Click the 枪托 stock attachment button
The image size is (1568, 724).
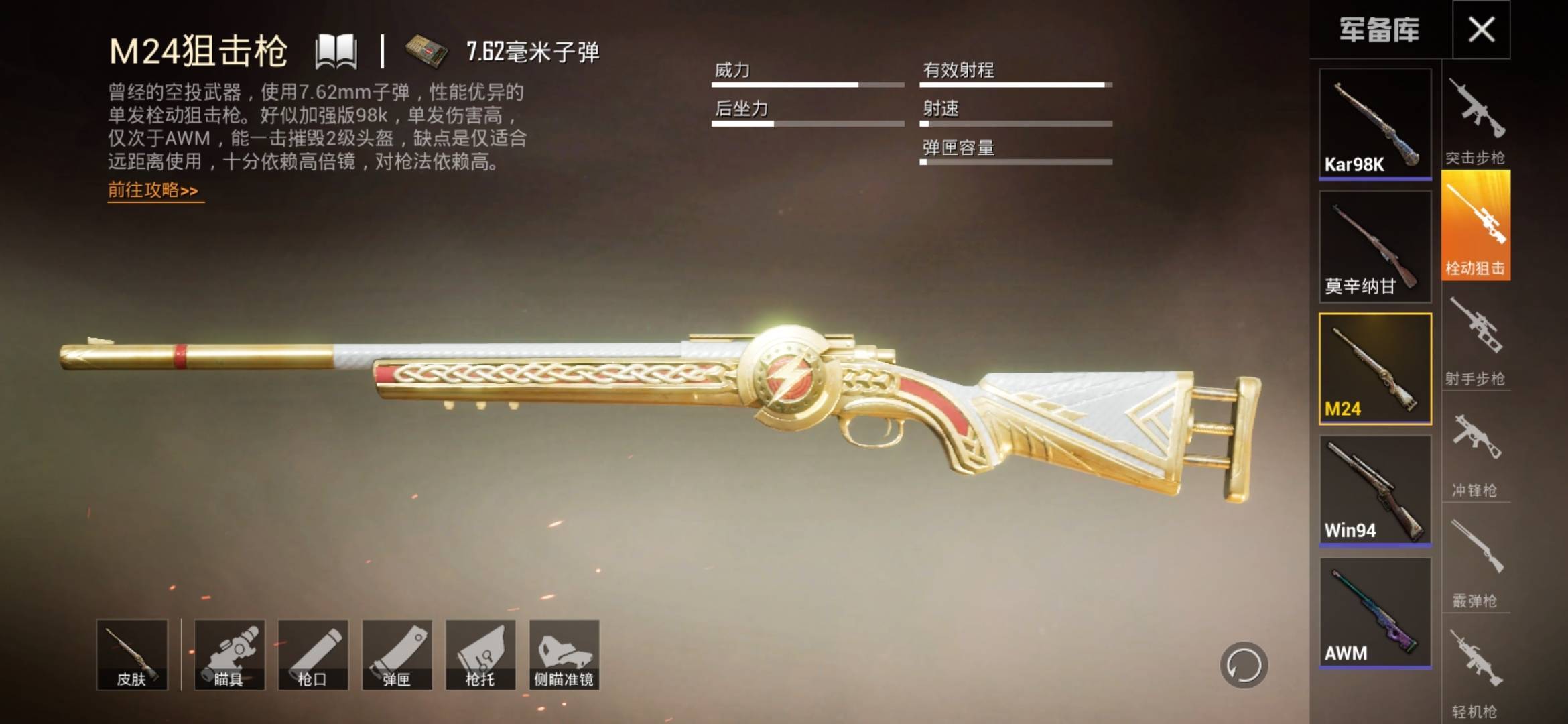480,655
